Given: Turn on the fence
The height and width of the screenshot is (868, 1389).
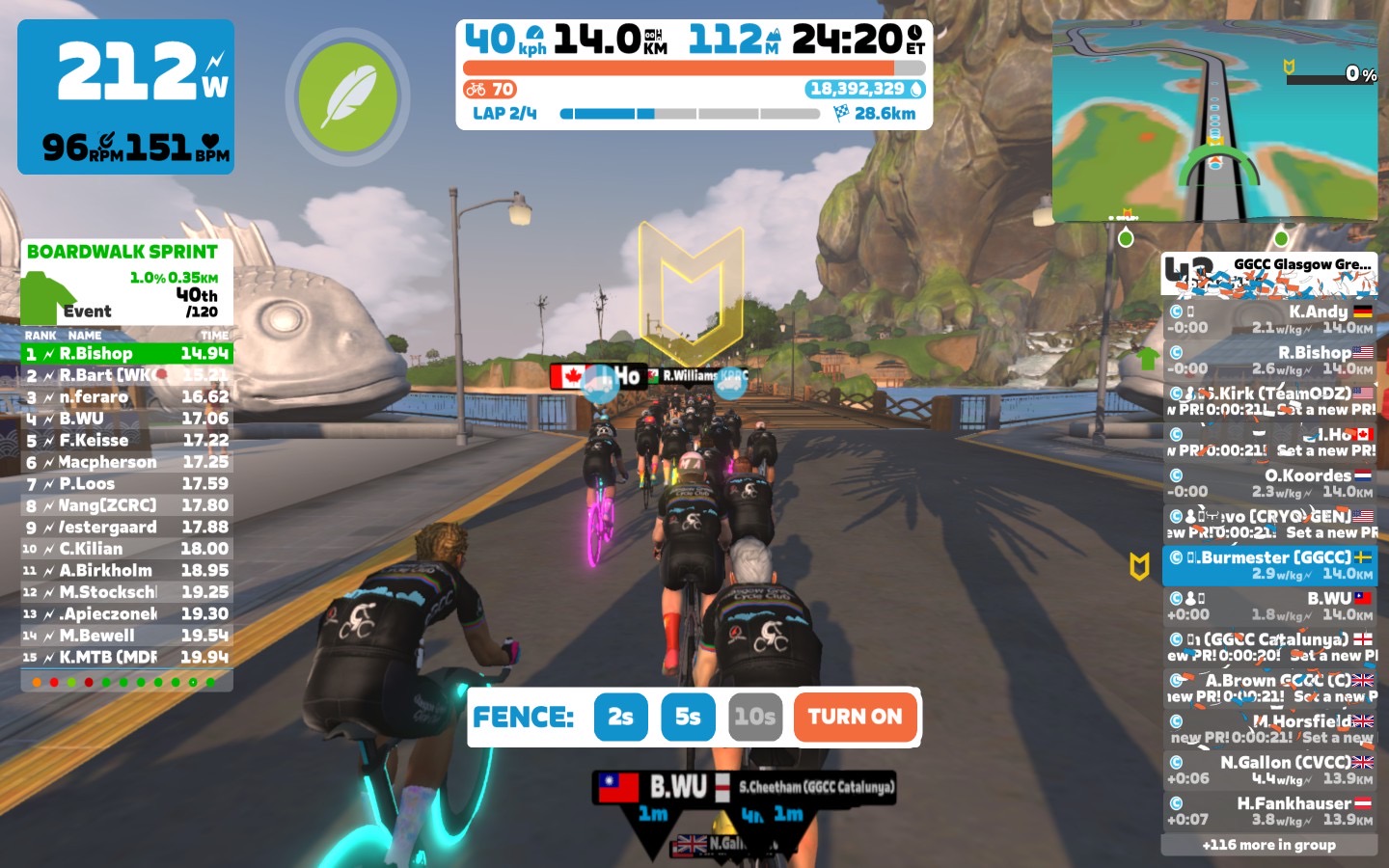Looking at the screenshot, I should pos(855,717).
